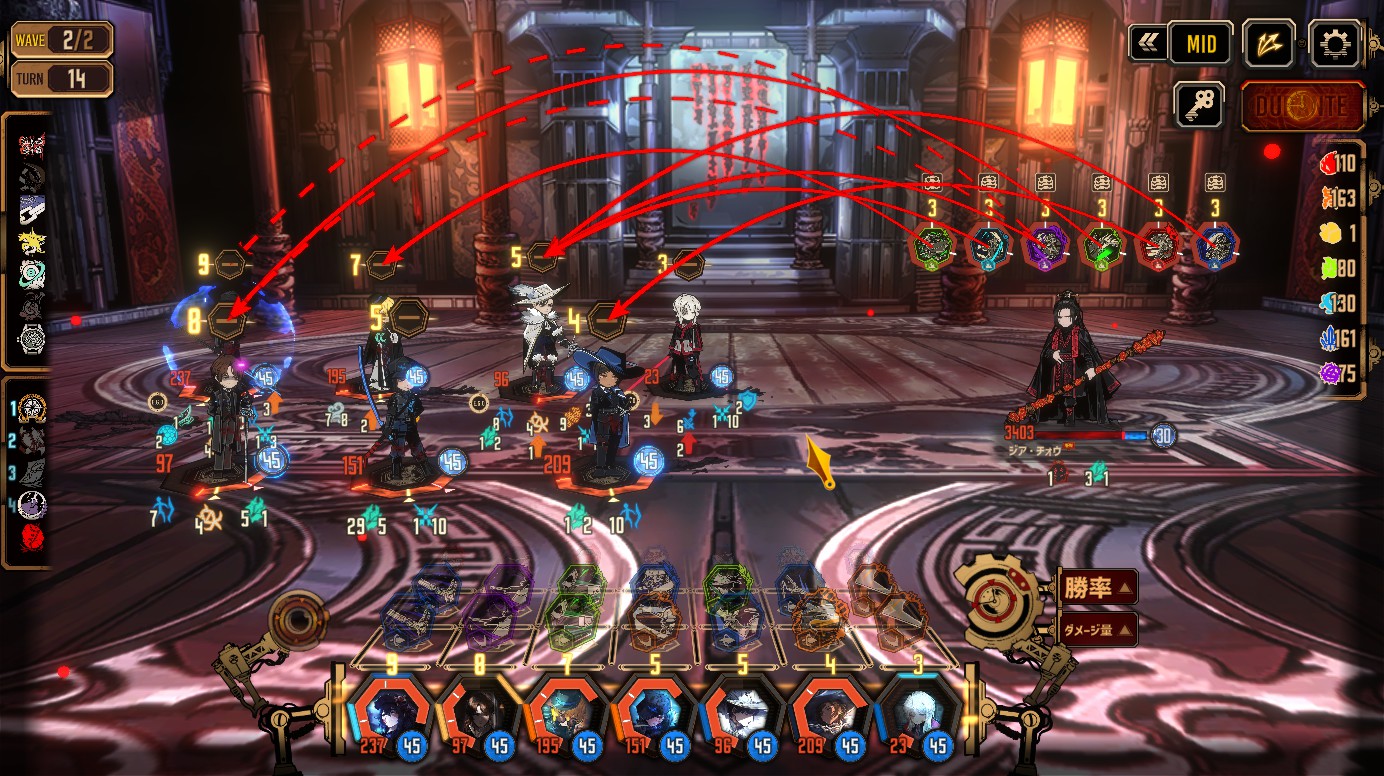Screen dimensions: 1384x776
Task: Open the settings gear menu
Action: coord(1335,44)
